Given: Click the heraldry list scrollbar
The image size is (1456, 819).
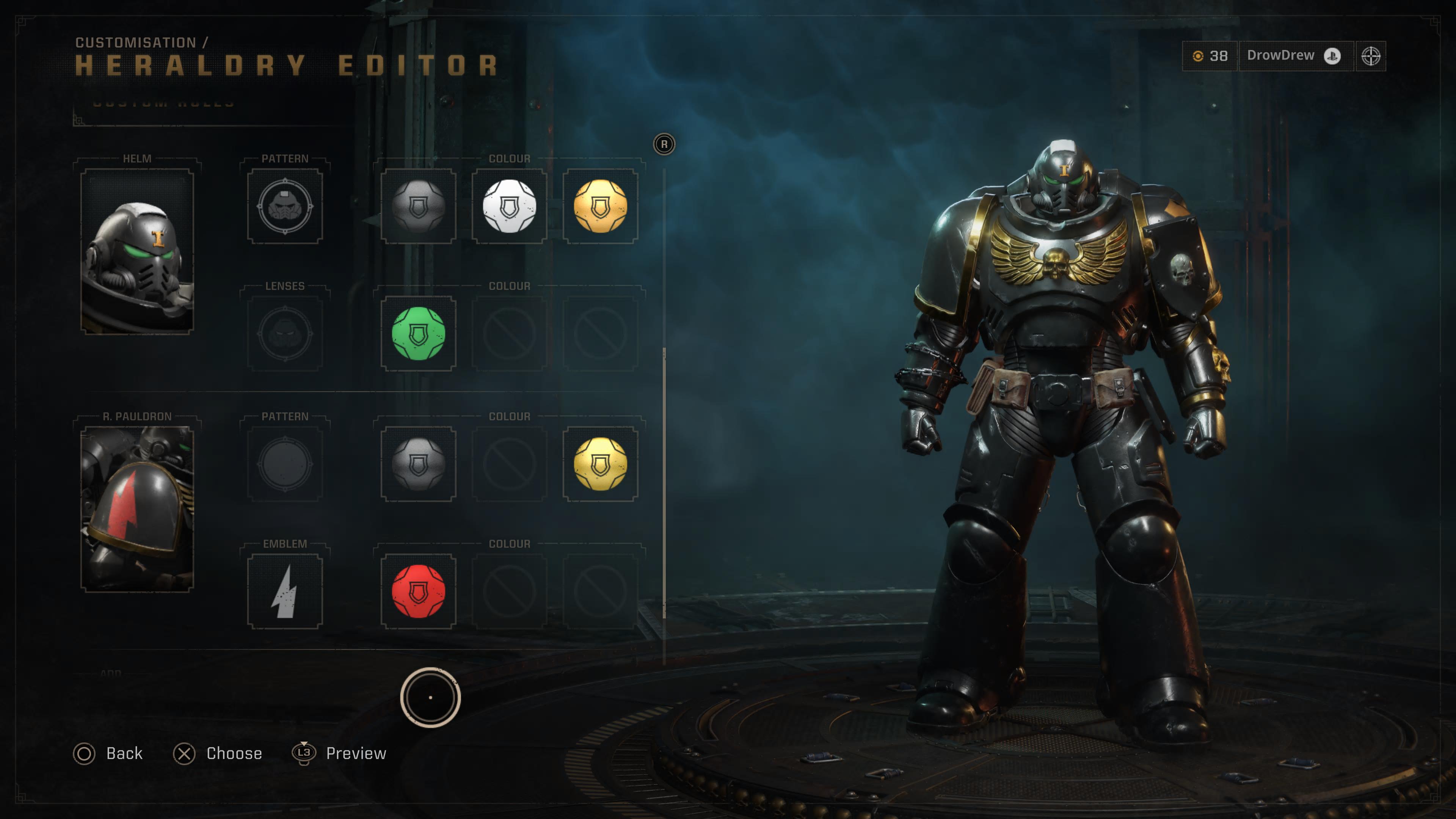Looking at the screenshot, I should (x=664, y=480).
